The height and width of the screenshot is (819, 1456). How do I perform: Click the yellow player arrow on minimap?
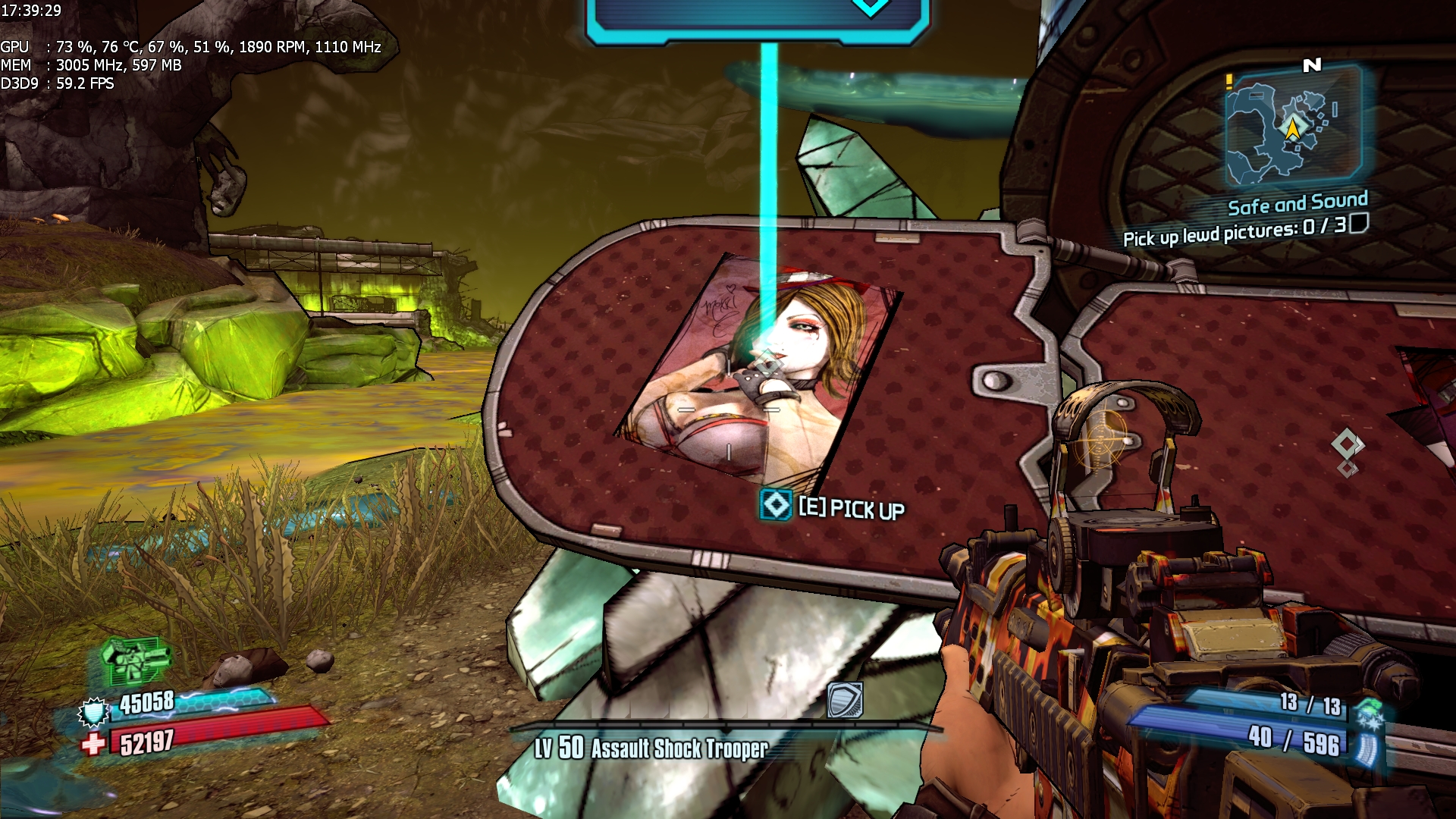pyautogui.click(x=1292, y=128)
